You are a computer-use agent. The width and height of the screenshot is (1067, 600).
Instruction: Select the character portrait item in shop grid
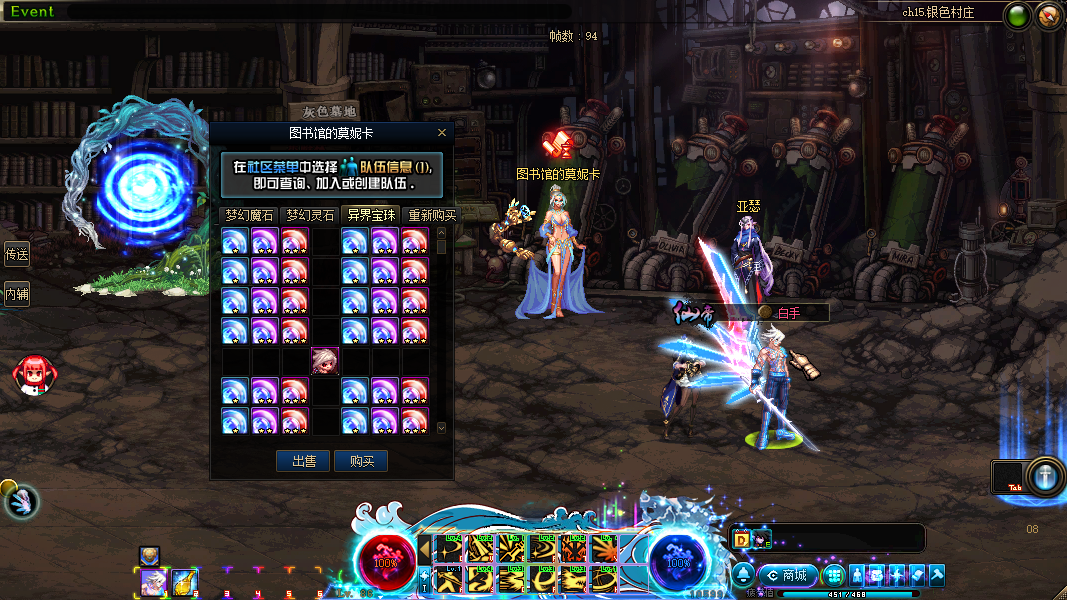[325, 360]
